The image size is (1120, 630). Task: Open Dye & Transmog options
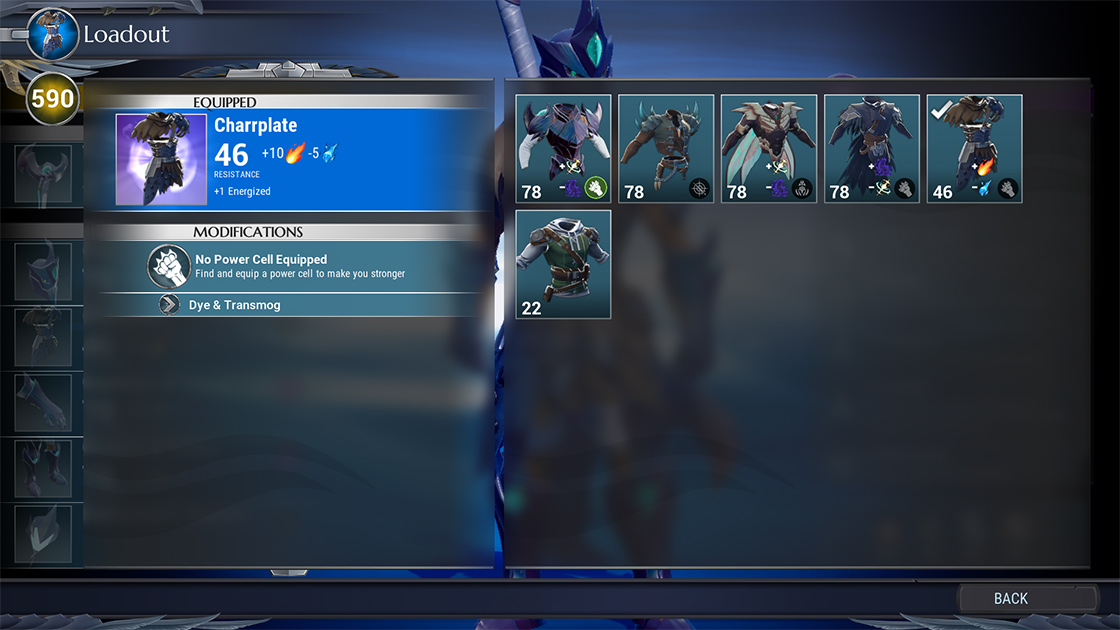[234, 305]
